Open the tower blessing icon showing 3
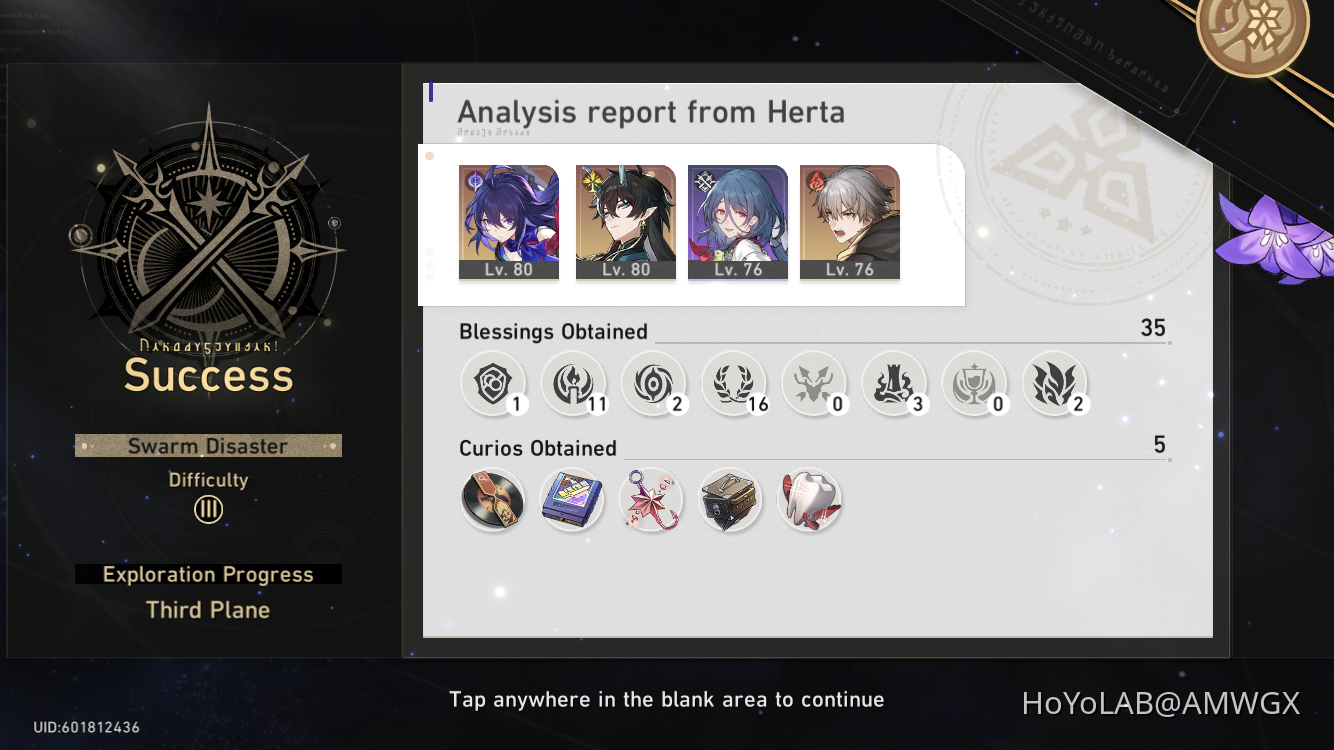This screenshot has width=1334, height=750. click(x=895, y=383)
